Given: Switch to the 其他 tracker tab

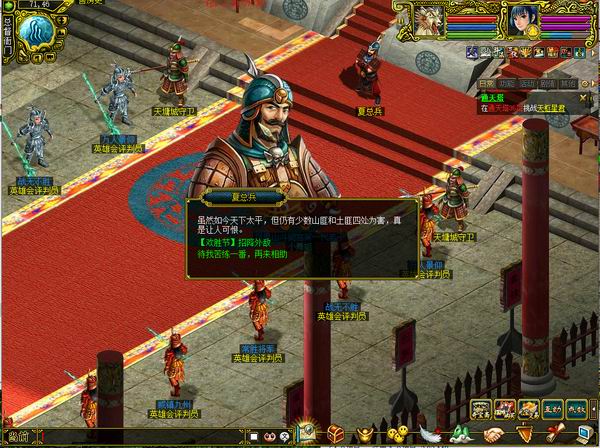Looking at the screenshot, I should [x=568, y=84].
